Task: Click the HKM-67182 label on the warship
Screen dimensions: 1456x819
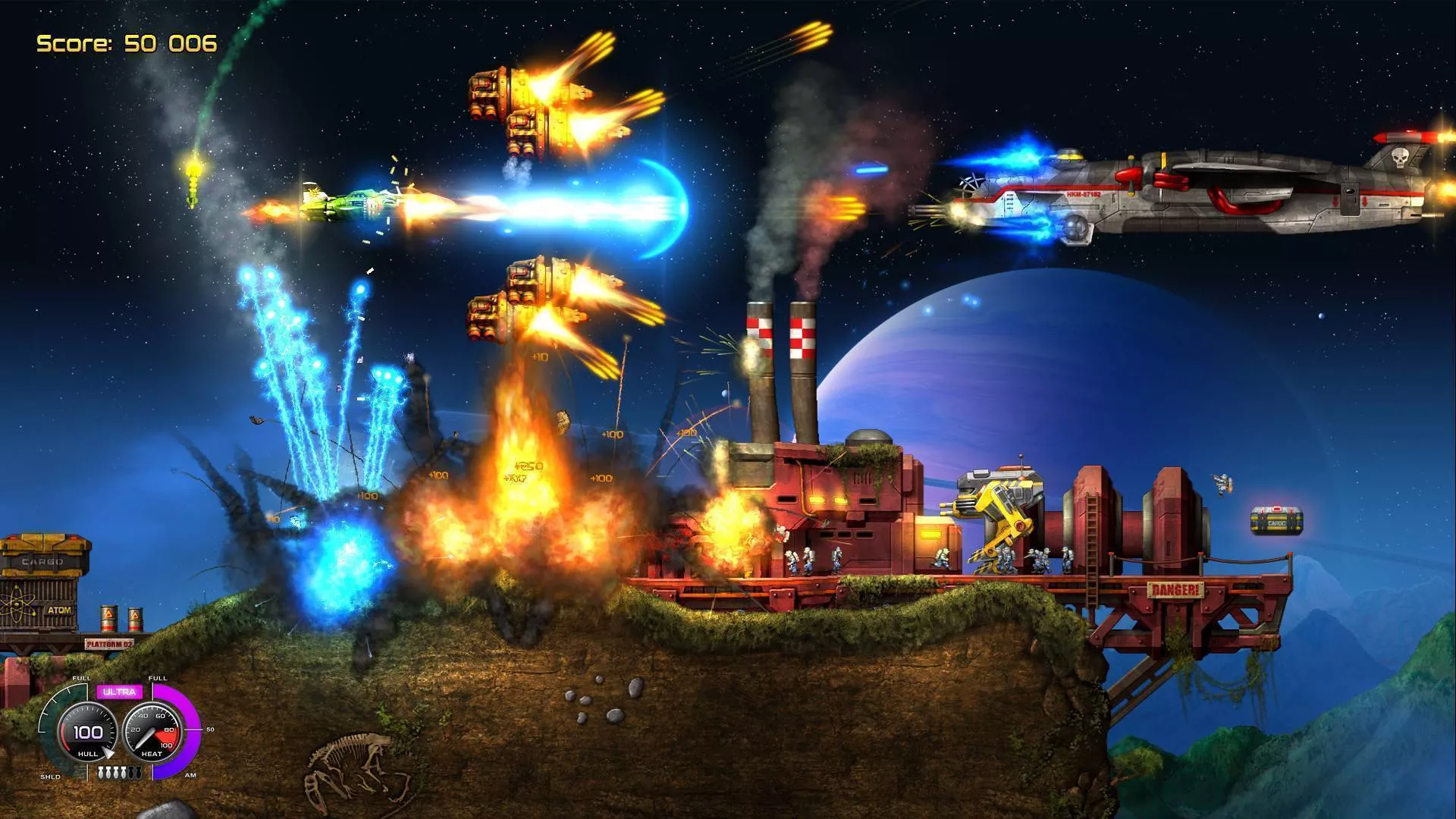Action: click(1084, 194)
